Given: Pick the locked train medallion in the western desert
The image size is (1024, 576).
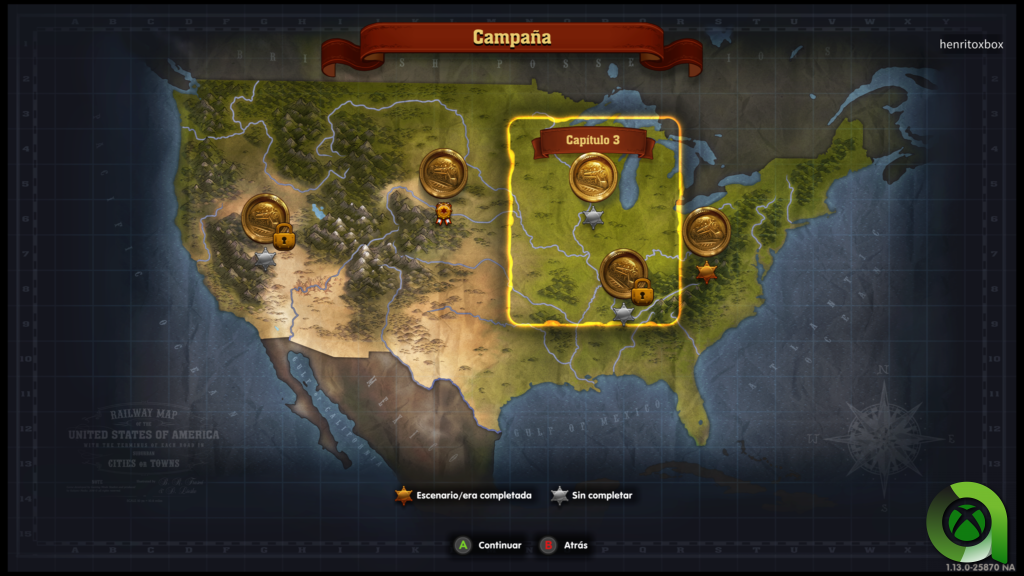Looking at the screenshot, I should [x=265, y=218].
